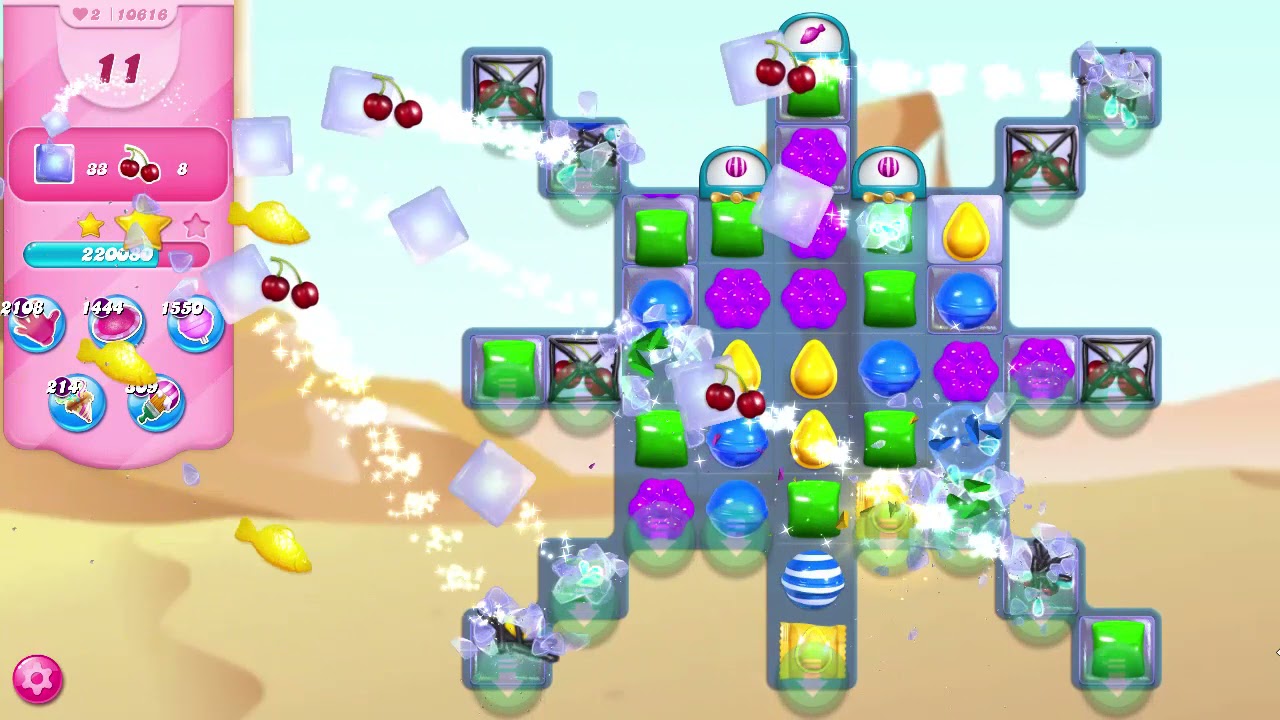Use the Free Switch hand booster
1280x720 pixels.
(x=38, y=325)
